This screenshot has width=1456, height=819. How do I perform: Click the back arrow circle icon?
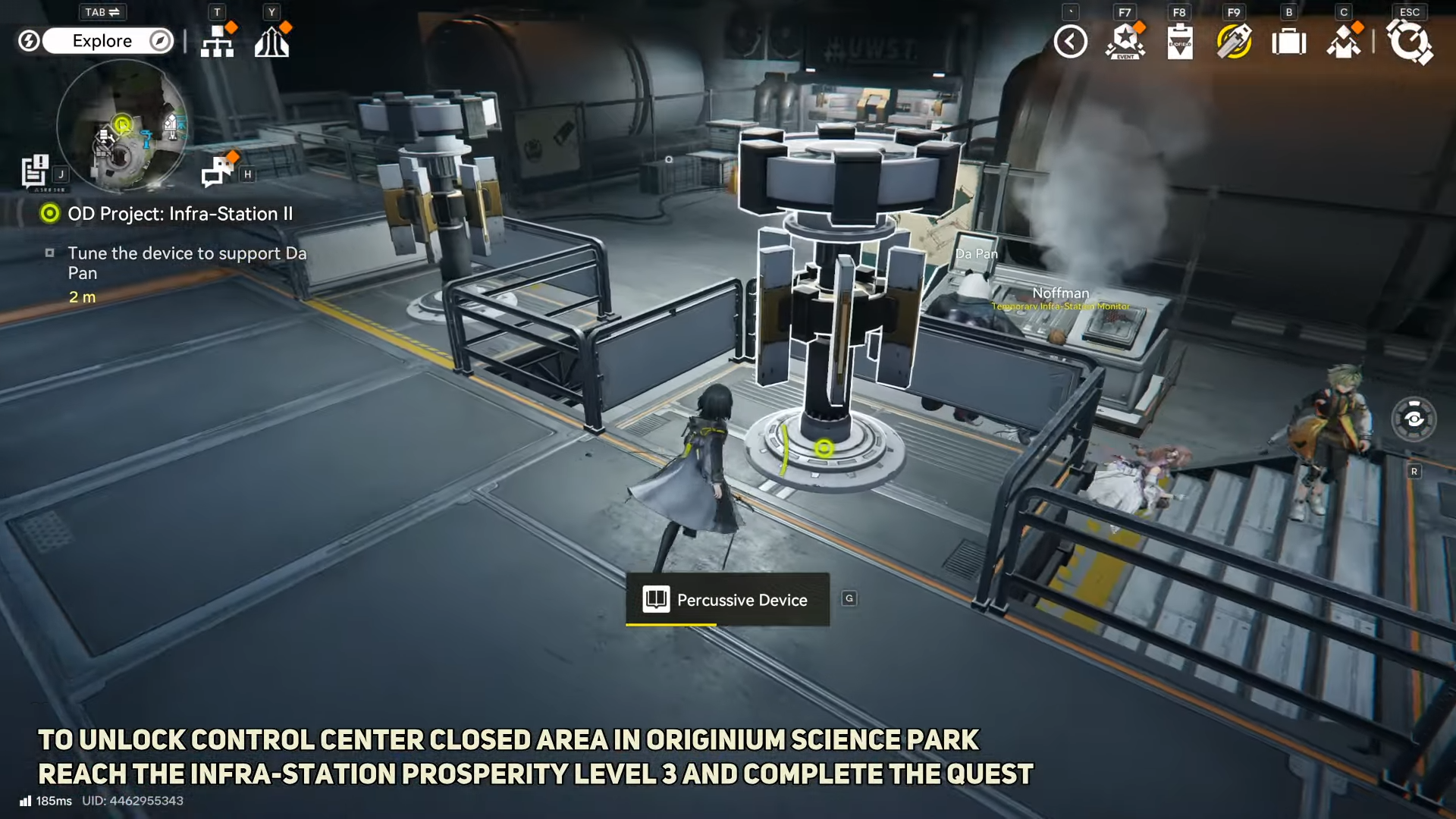pyautogui.click(x=1070, y=42)
